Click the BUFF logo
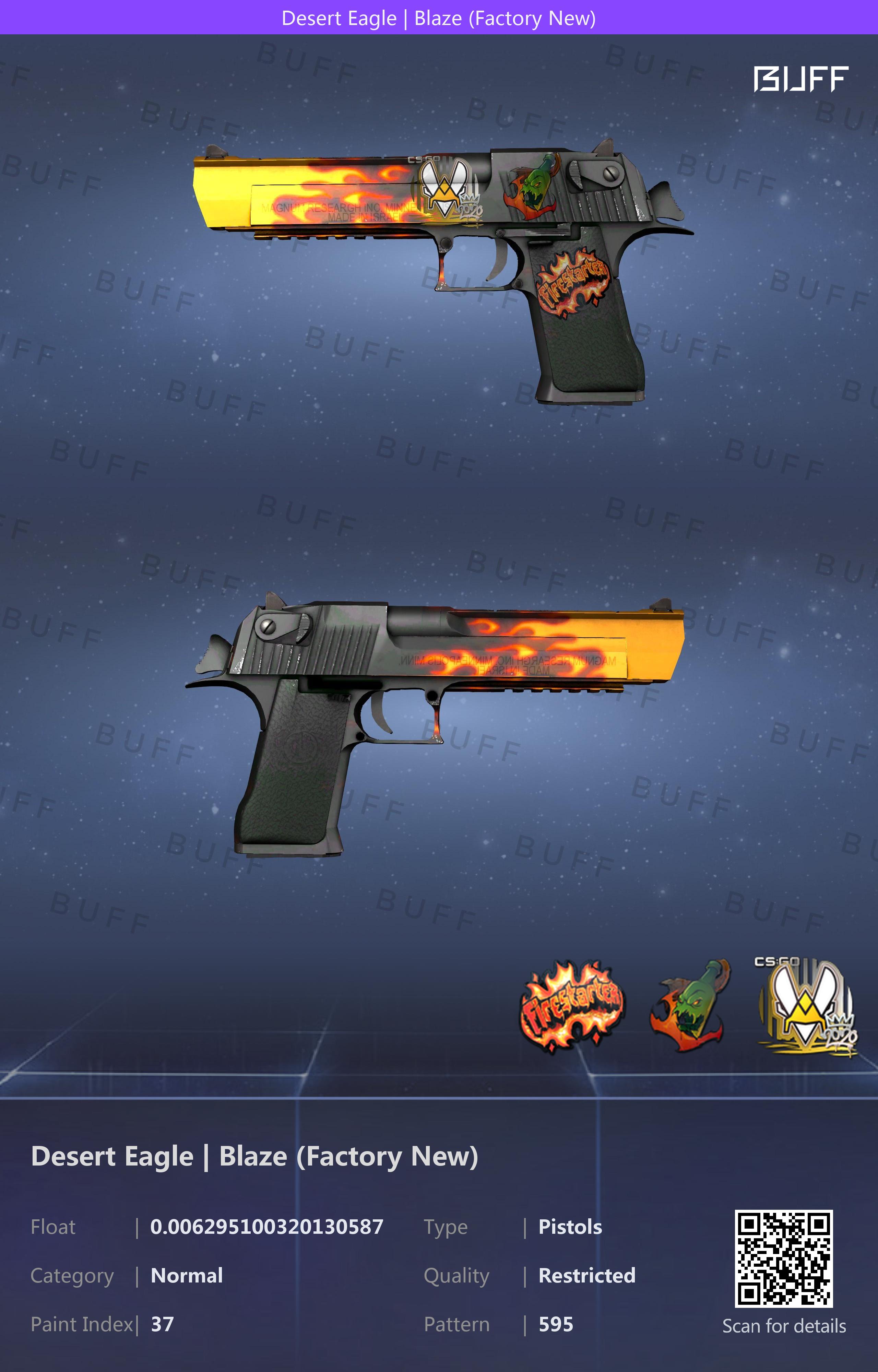878x1372 pixels. point(800,79)
